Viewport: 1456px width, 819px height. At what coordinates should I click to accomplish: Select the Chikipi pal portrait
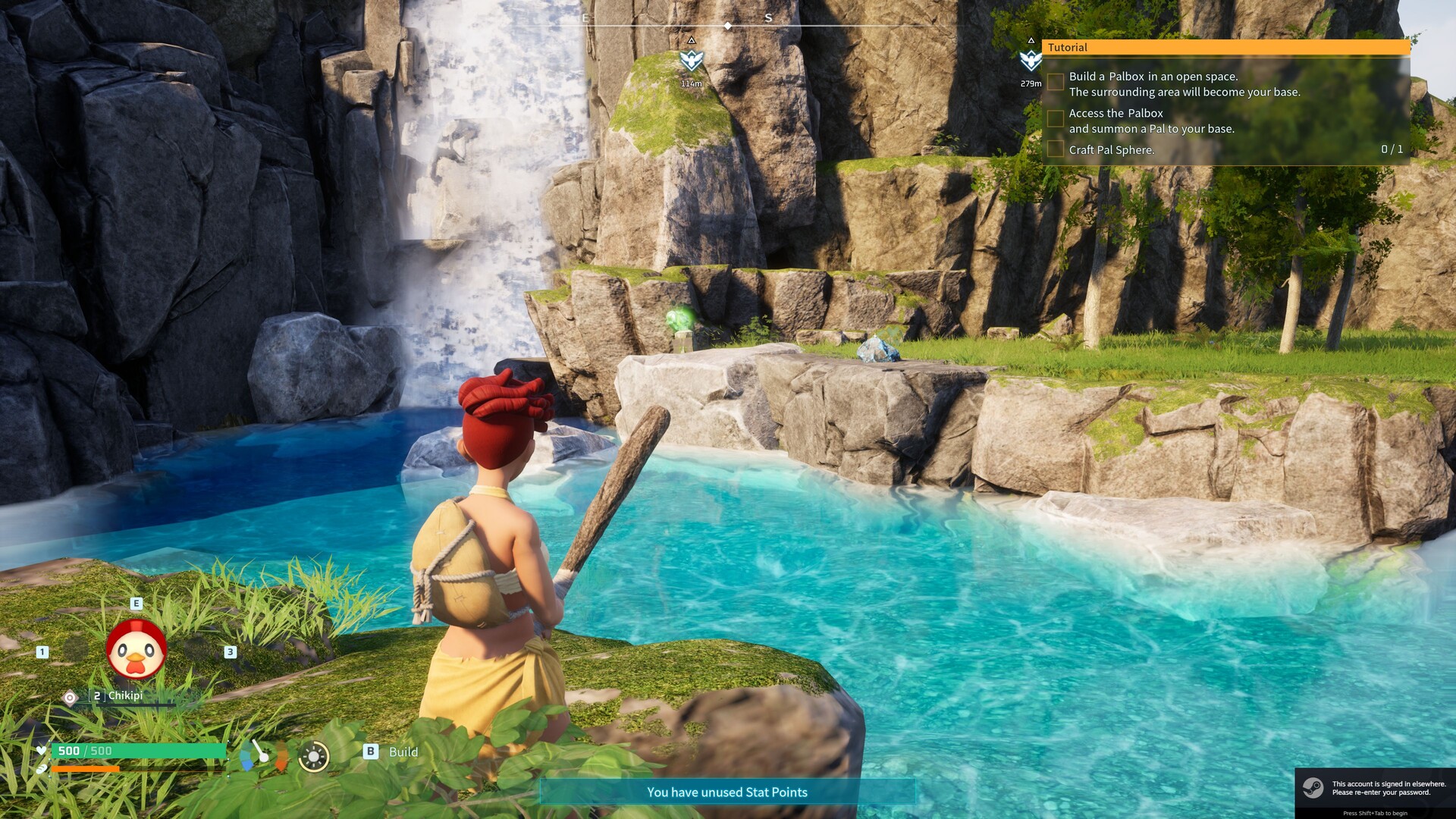136,651
